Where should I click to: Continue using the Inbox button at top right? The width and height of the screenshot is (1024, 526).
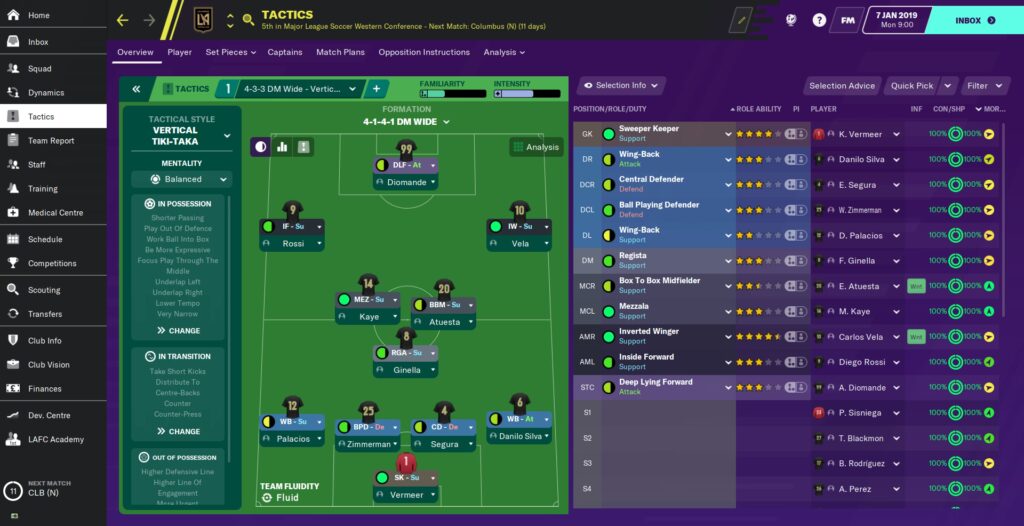(x=975, y=20)
